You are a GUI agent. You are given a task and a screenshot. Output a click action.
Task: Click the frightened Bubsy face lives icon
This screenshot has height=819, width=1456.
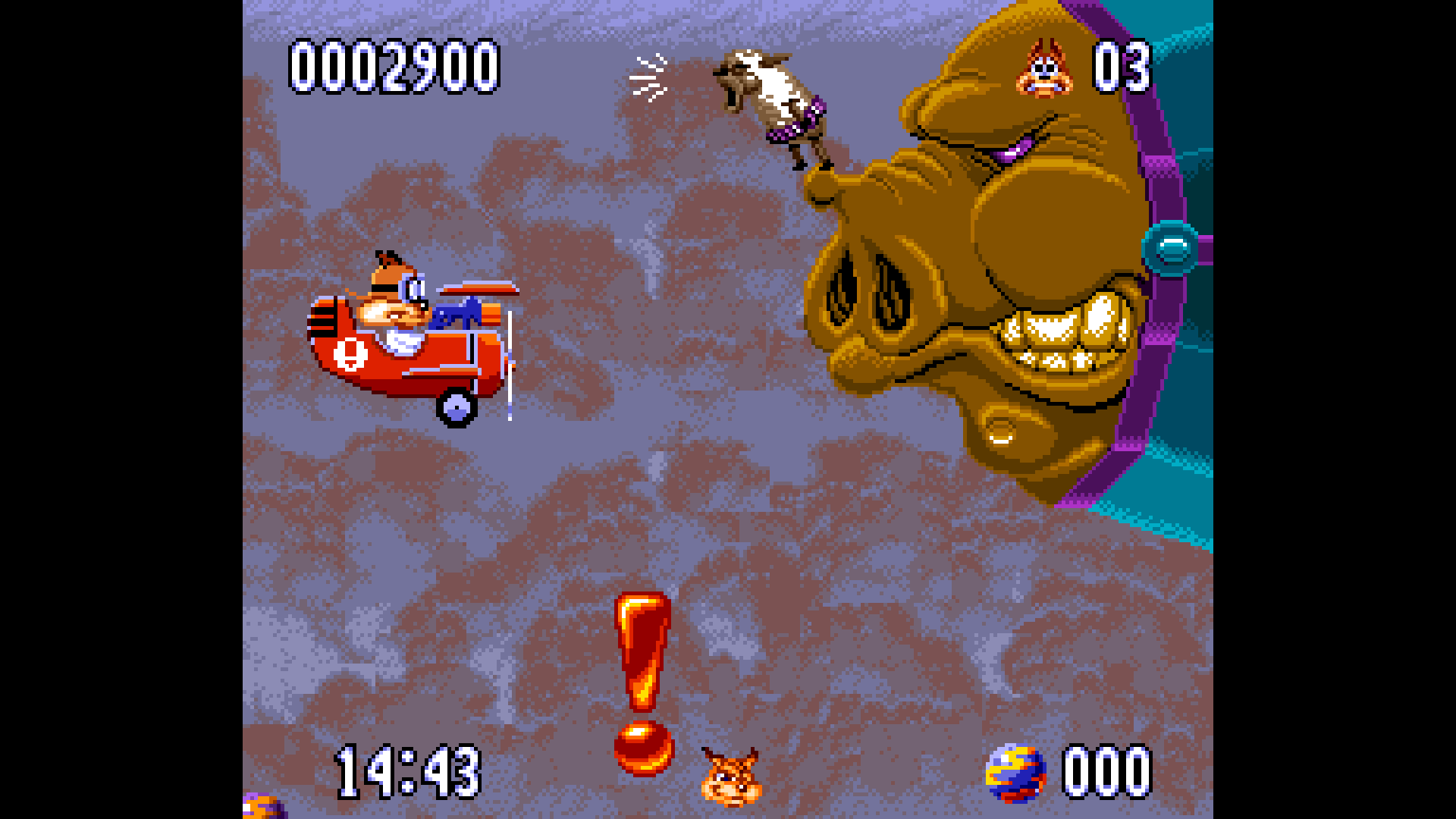(1045, 70)
